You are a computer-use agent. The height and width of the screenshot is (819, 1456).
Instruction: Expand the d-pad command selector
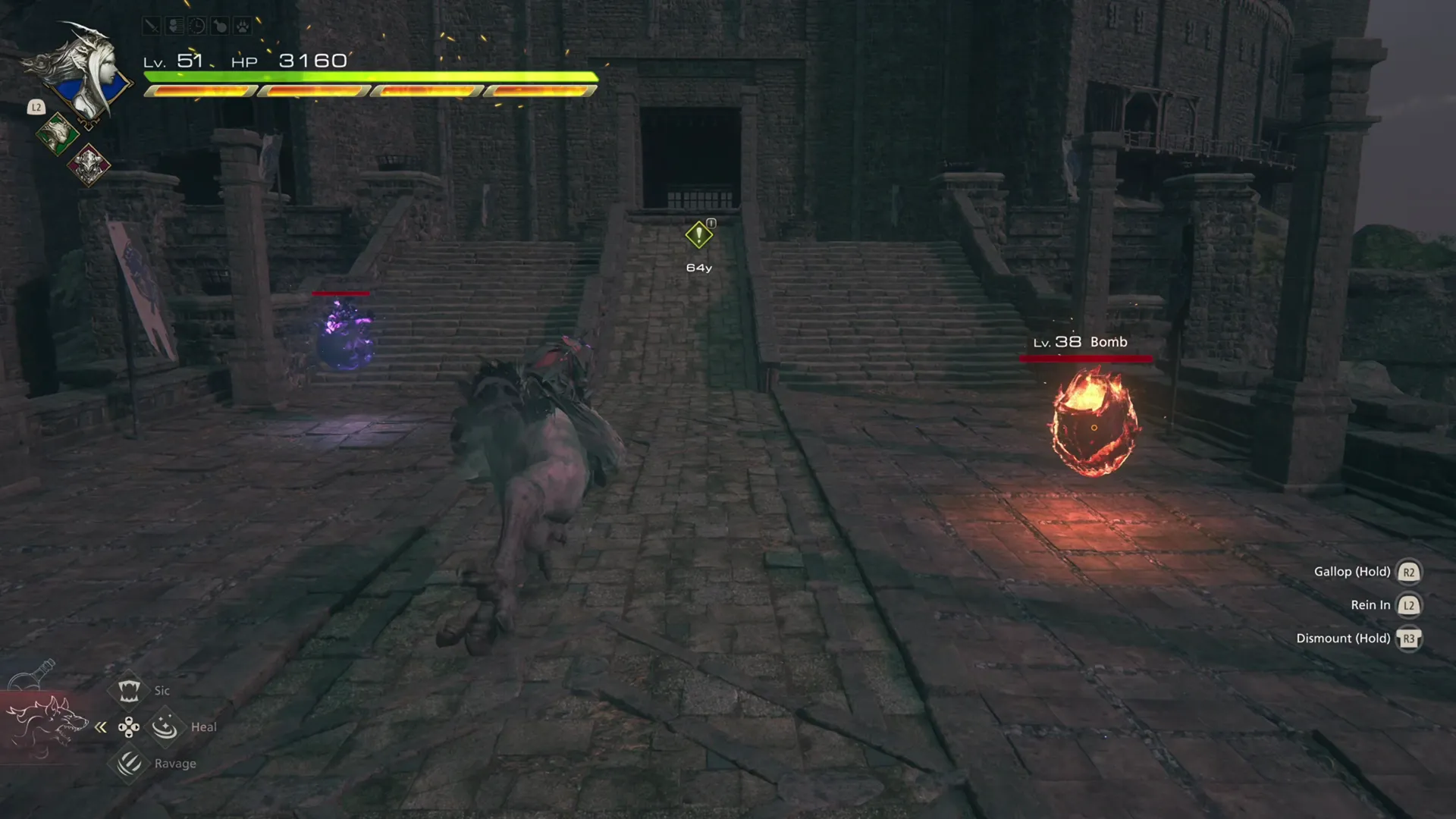(x=128, y=727)
